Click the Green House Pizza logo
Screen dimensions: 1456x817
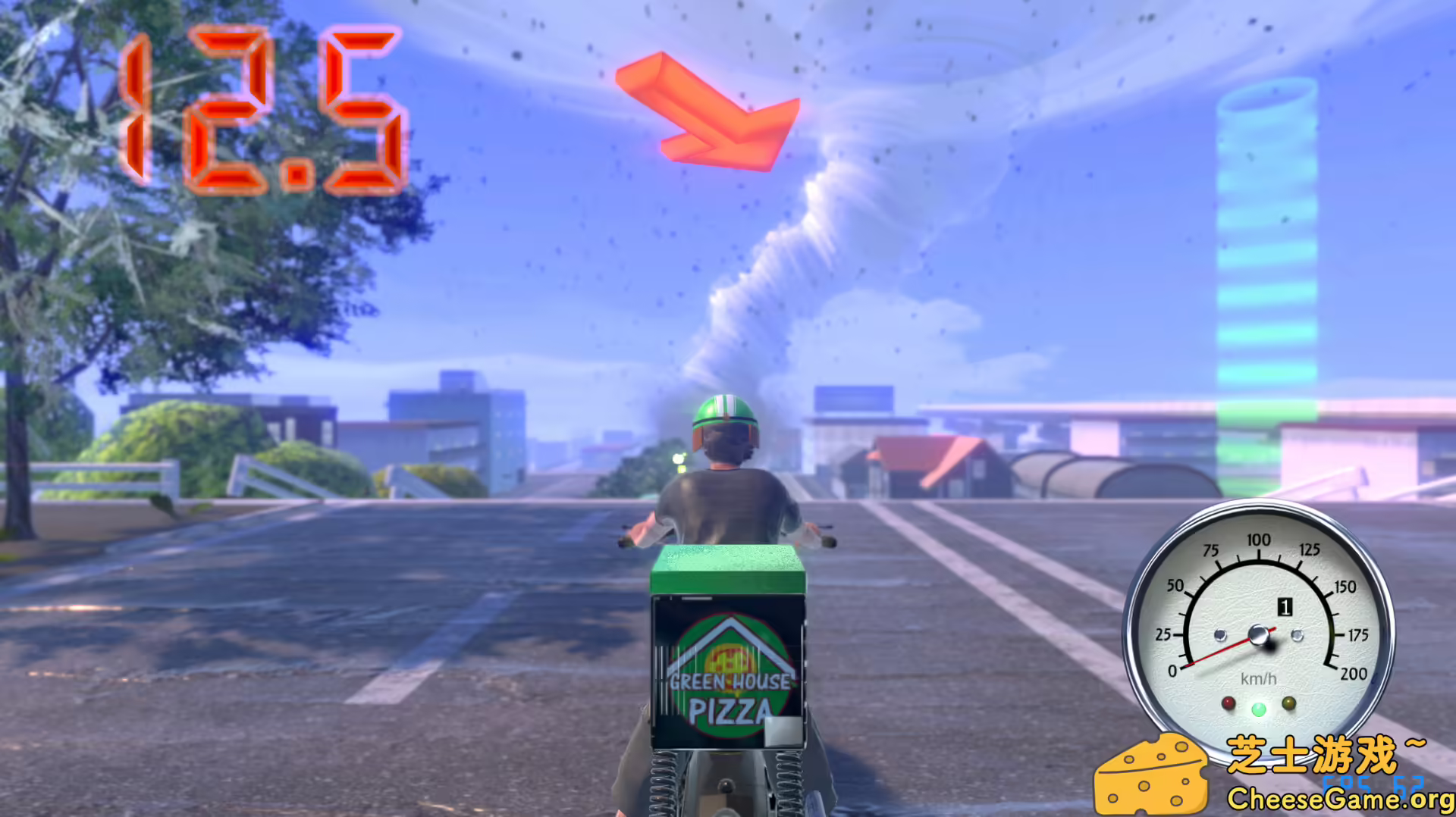point(728,667)
